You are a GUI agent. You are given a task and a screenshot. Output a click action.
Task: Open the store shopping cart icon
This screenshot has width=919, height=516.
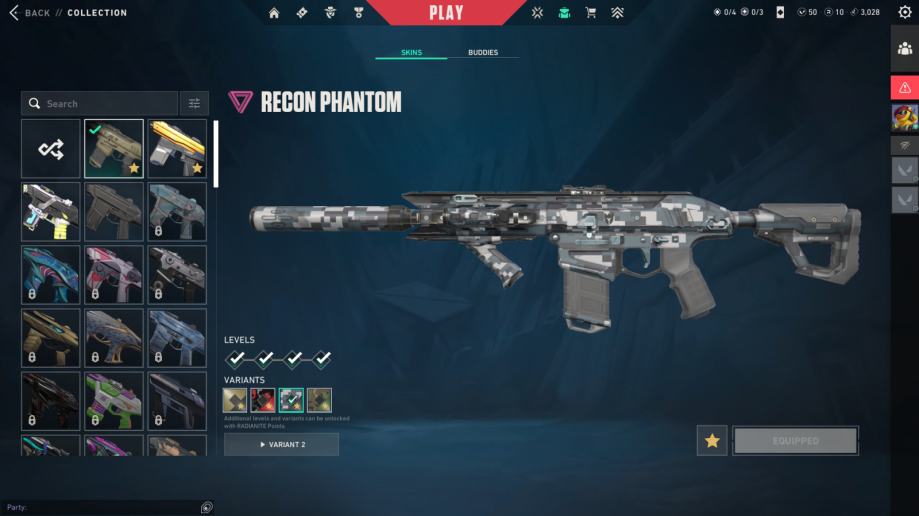(x=590, y=13)
